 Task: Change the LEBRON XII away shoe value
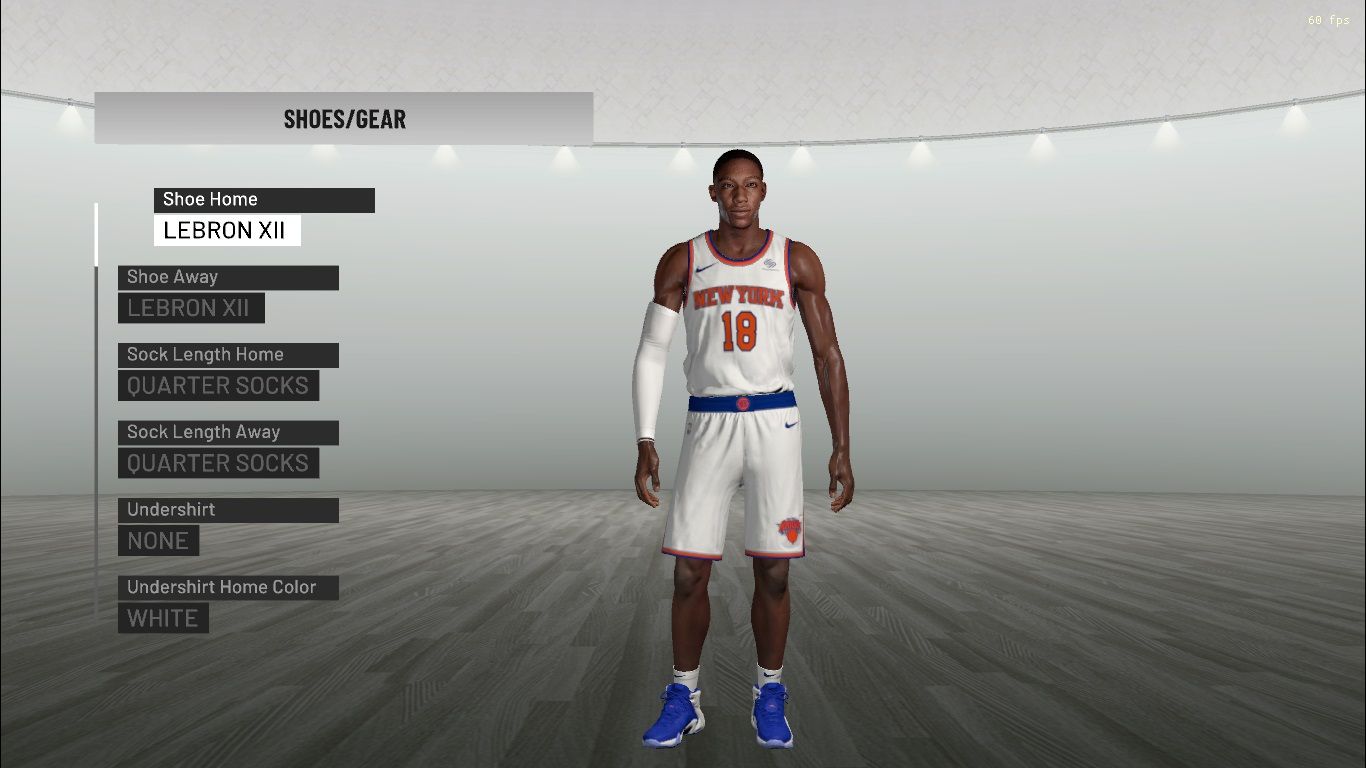click(x=191, y=308)
